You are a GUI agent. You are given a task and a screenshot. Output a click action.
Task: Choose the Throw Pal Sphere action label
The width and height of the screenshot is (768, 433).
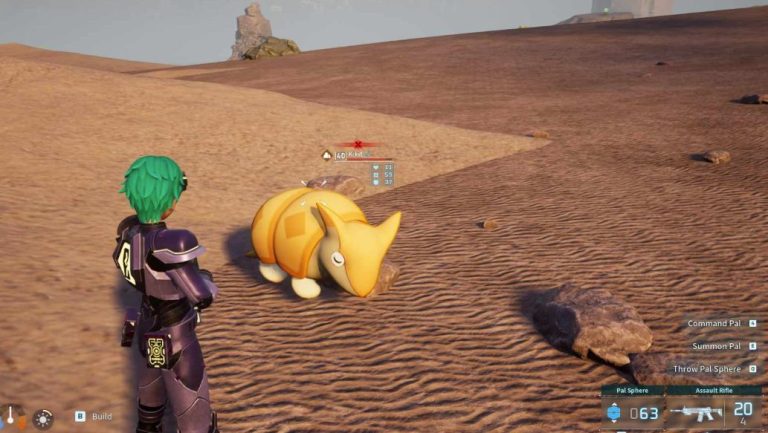tap(708, 368)
